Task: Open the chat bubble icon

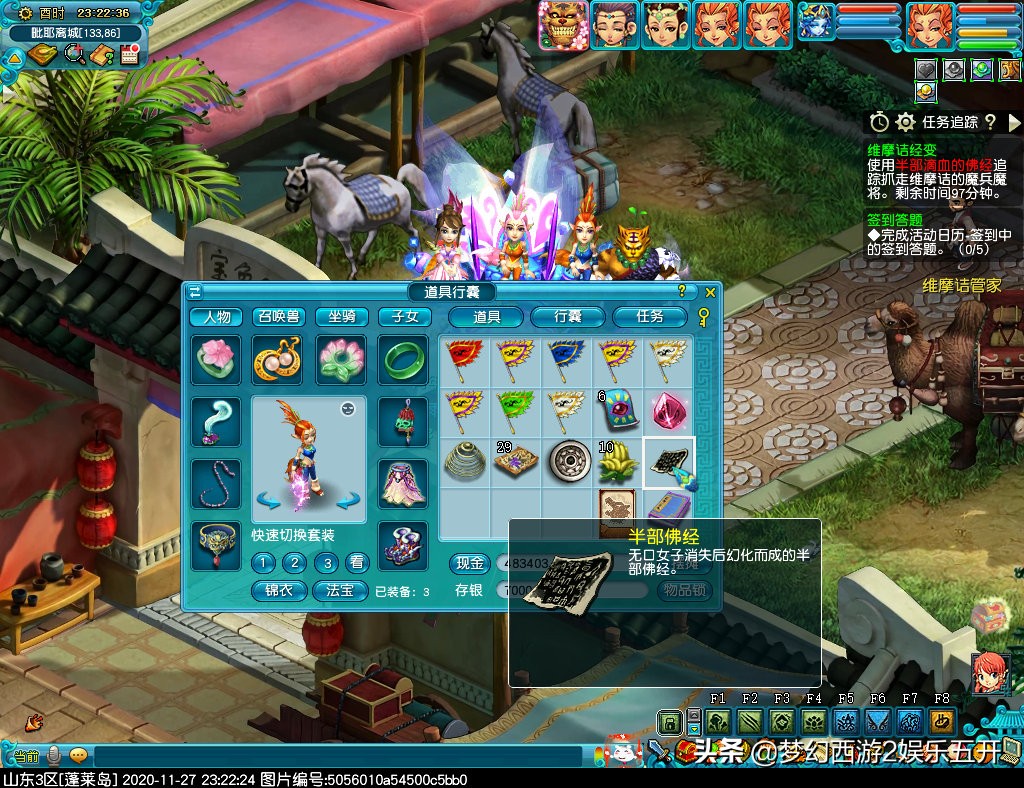Action: tap(78, 756)
